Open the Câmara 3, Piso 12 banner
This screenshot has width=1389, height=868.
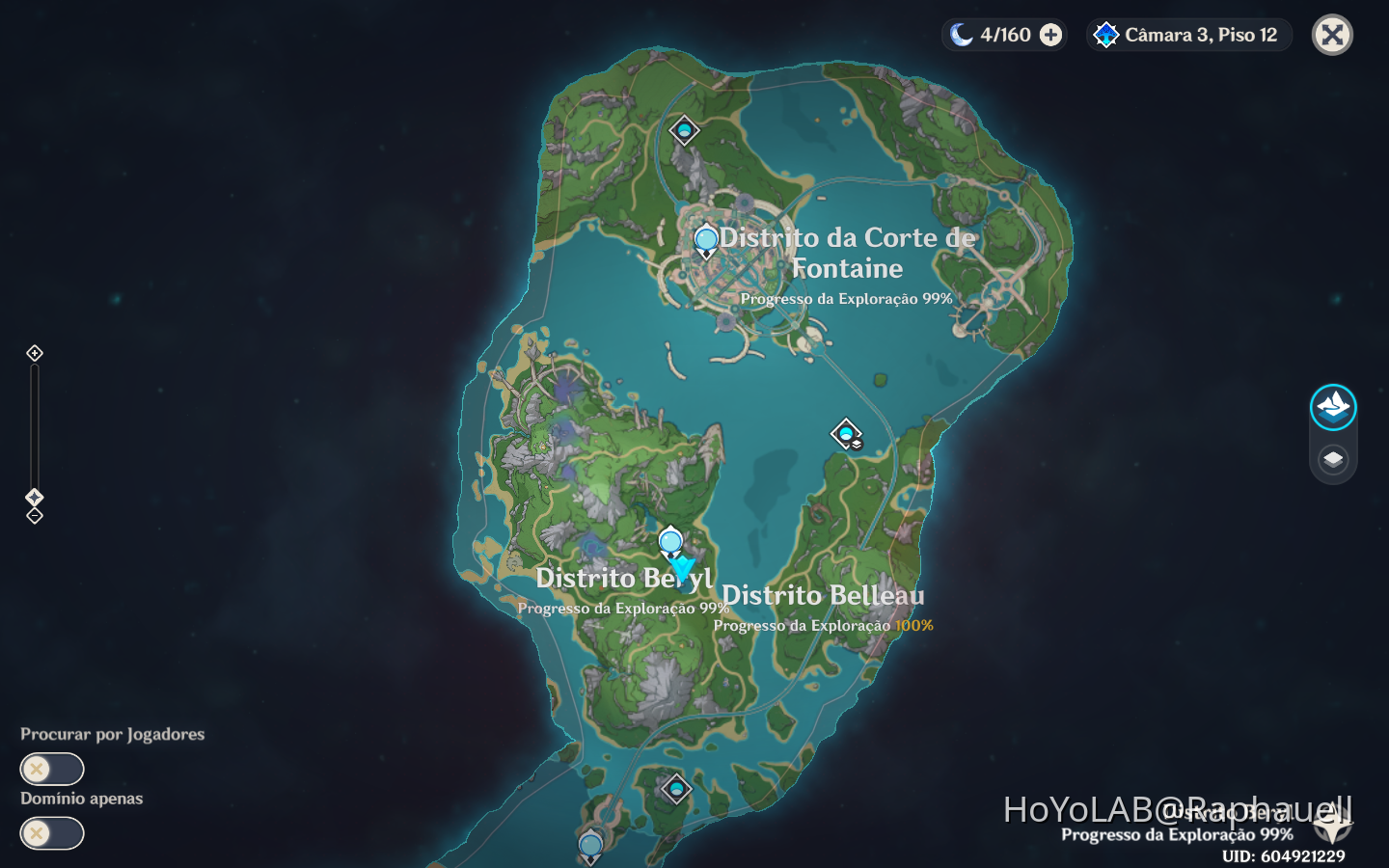(1188, 35)
